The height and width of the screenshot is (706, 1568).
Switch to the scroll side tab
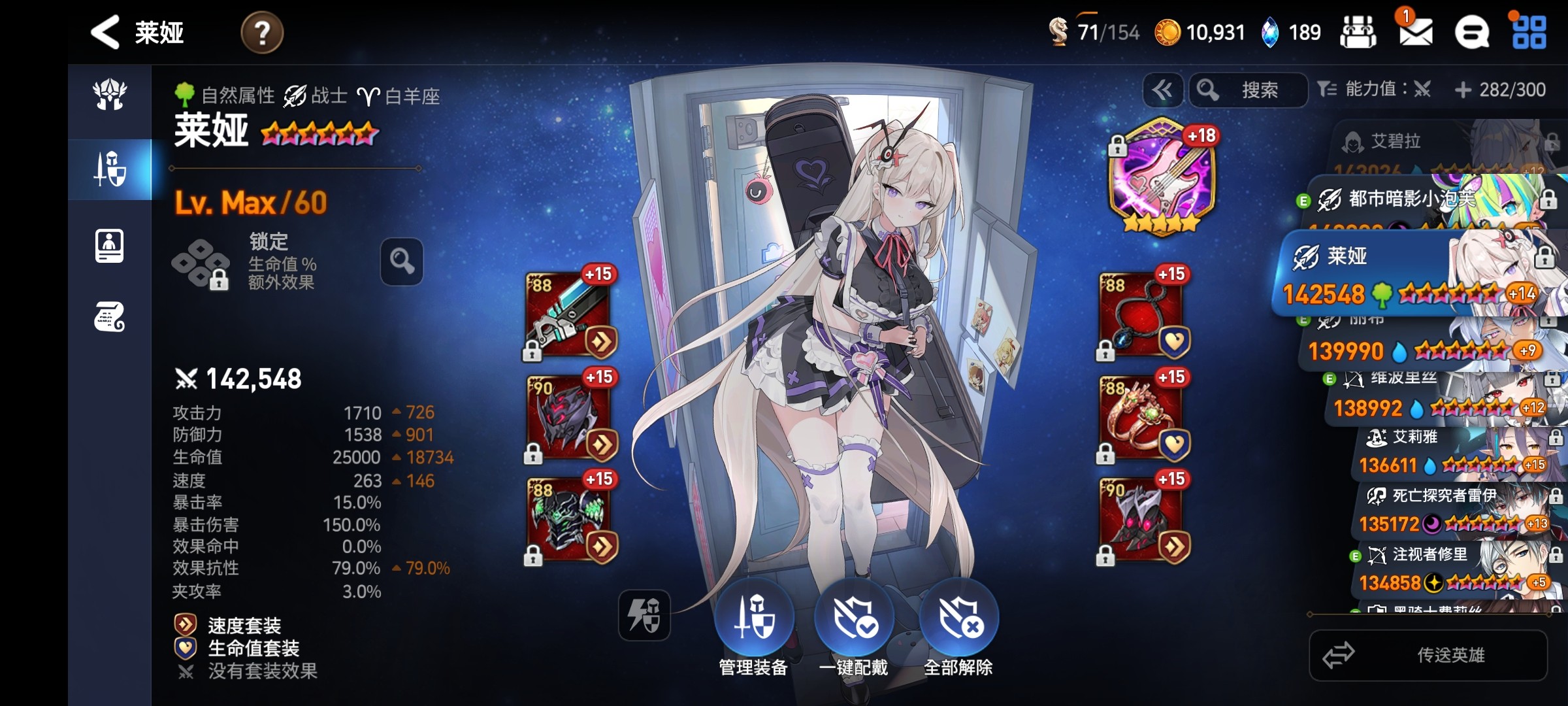click(x=109, y=317)
